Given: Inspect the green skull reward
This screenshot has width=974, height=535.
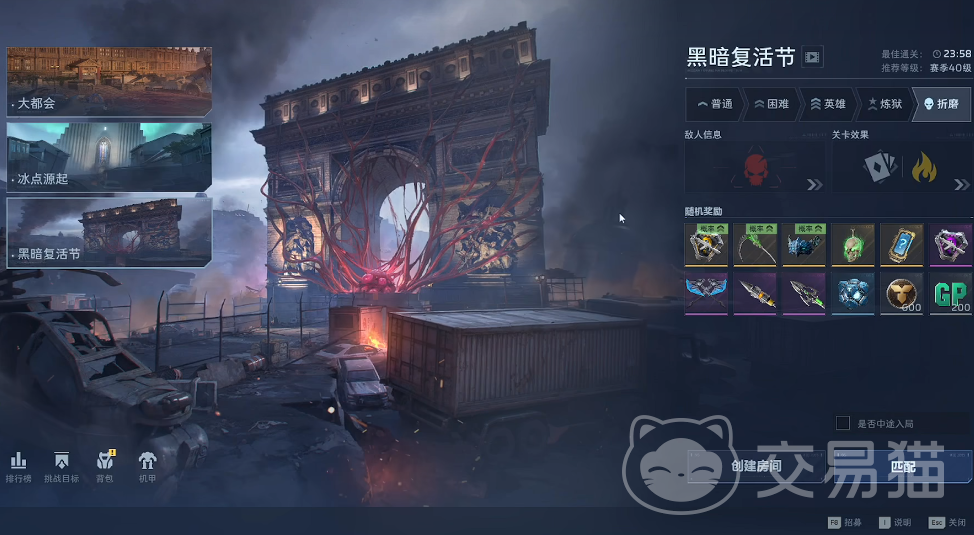Looking at the screenshot, I should click(x=853, y=244).
